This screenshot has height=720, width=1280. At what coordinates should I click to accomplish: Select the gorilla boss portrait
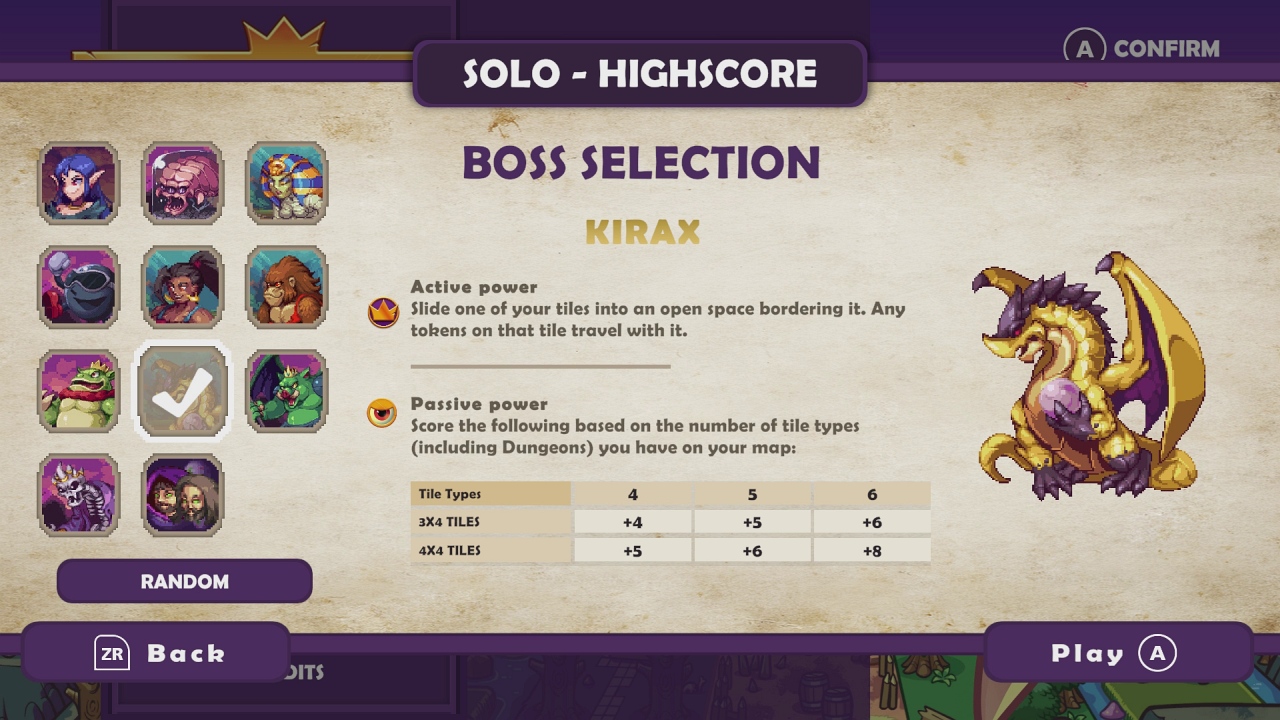pos(287,288)
